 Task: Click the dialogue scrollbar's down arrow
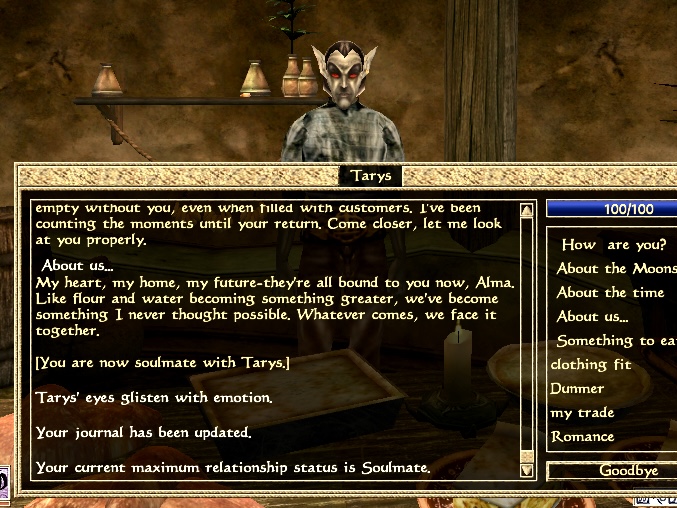pos(527,469)
